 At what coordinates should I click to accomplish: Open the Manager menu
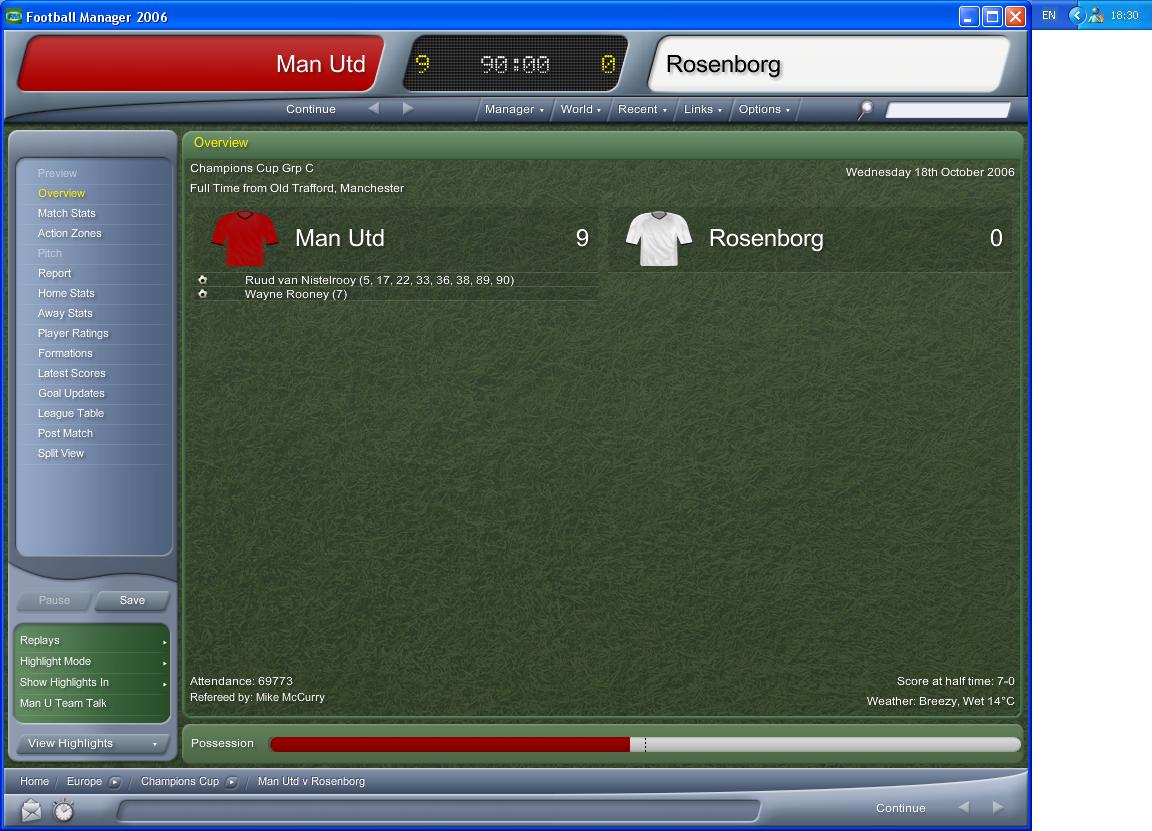tap(514, 109)
